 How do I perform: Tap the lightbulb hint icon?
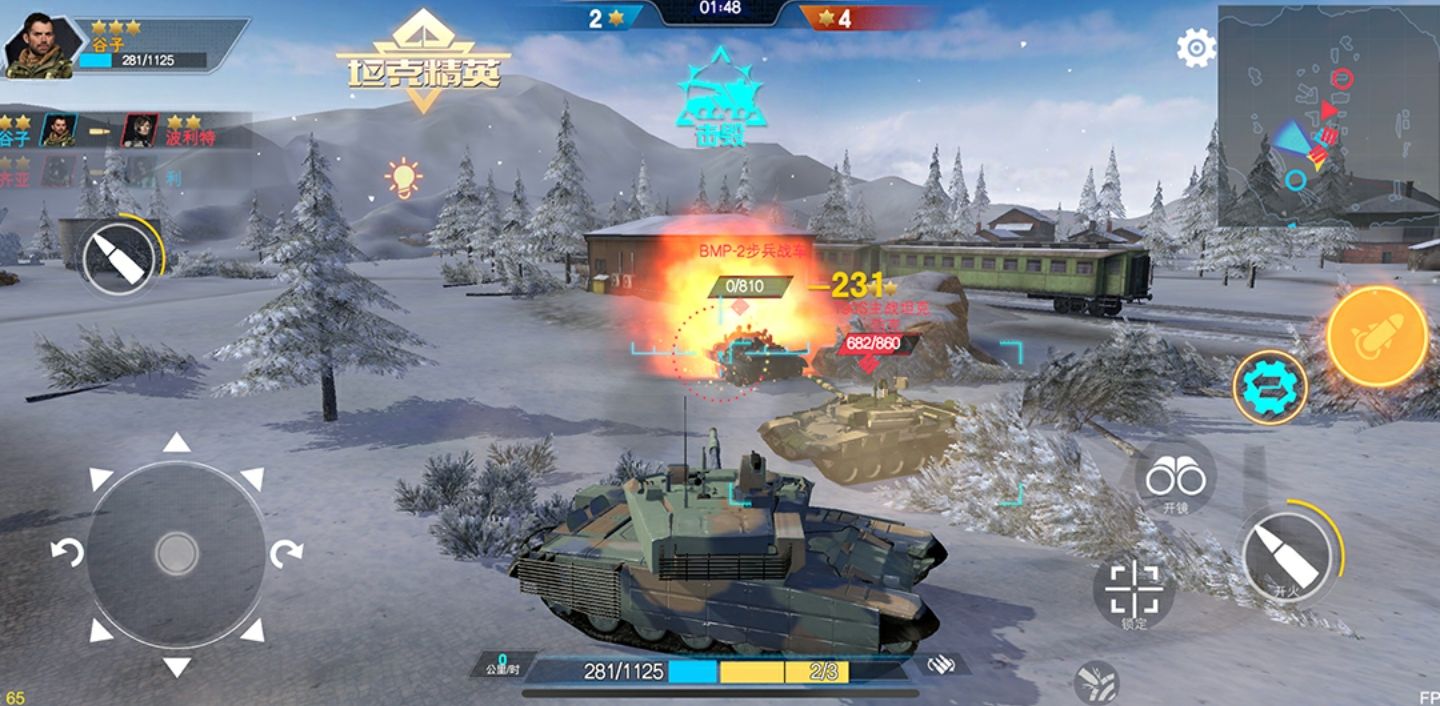(x=403, y=178)
